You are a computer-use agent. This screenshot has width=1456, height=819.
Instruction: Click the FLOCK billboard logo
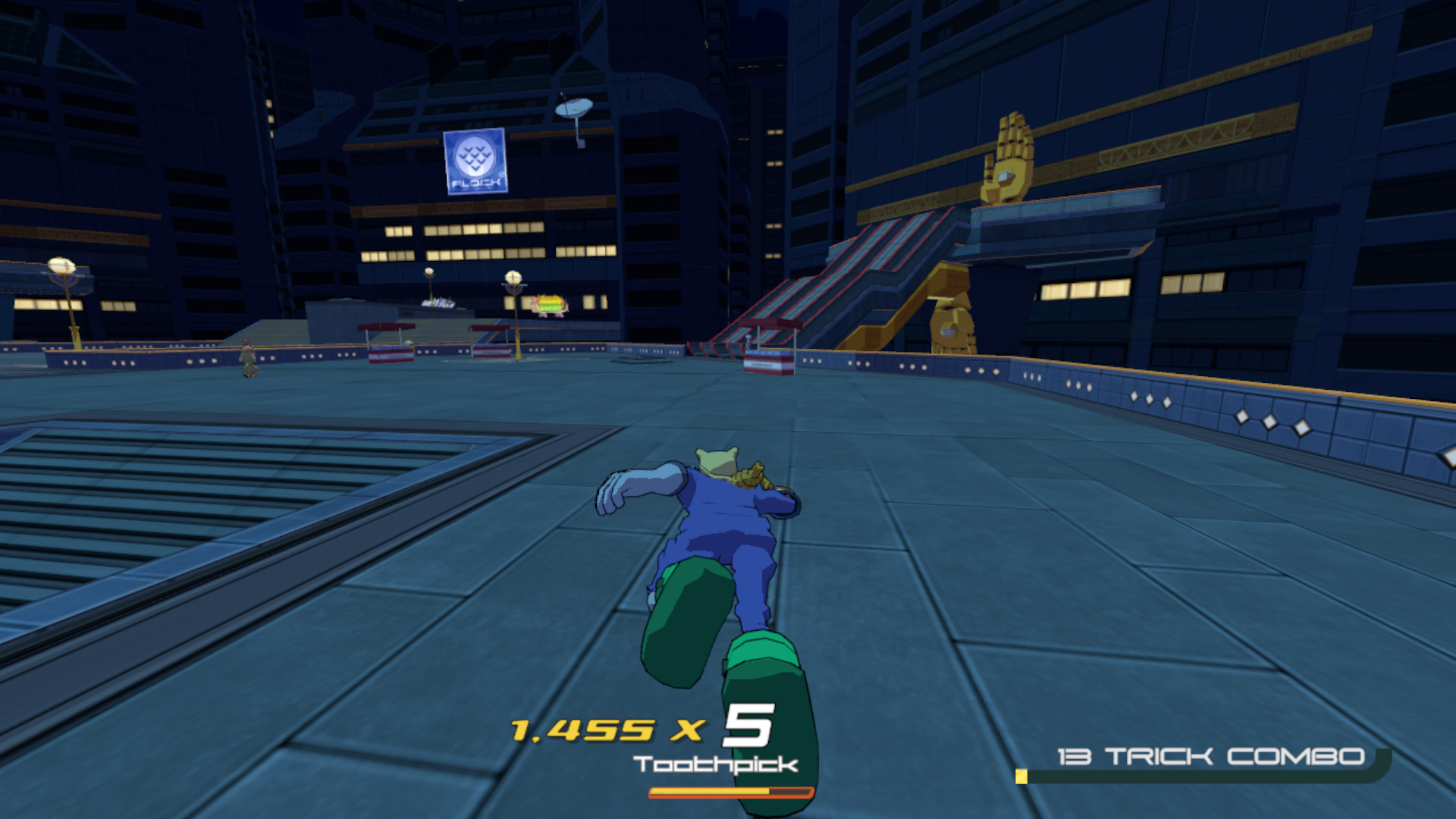point(474,163)
